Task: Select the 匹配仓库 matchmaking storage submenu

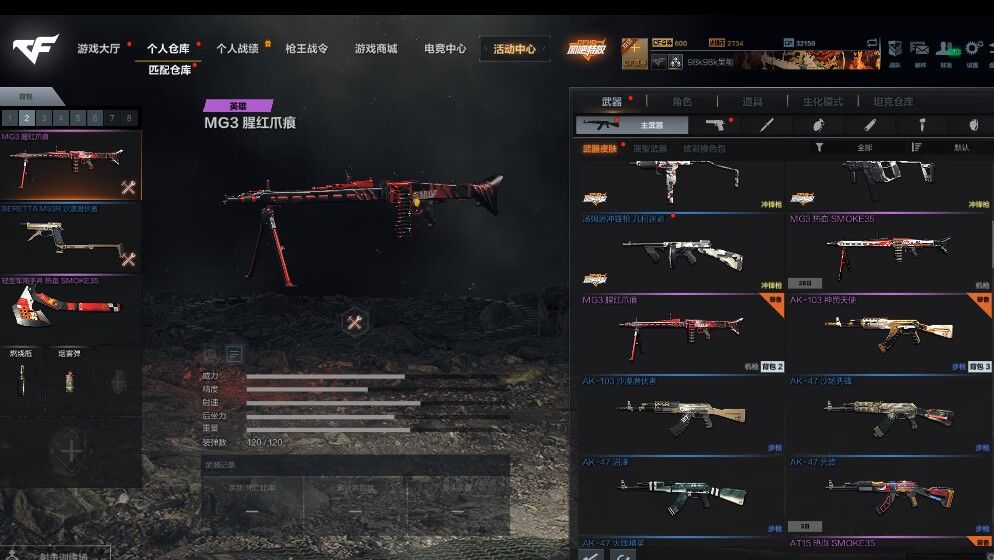Action: pos(169,70)
